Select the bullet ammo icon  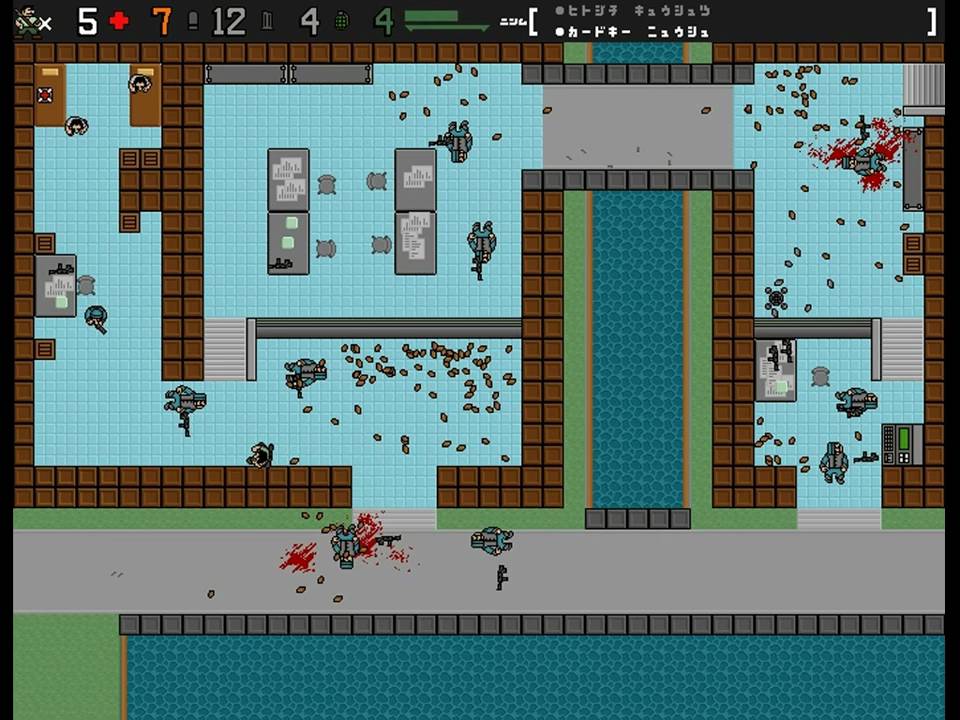pos(193,21)
